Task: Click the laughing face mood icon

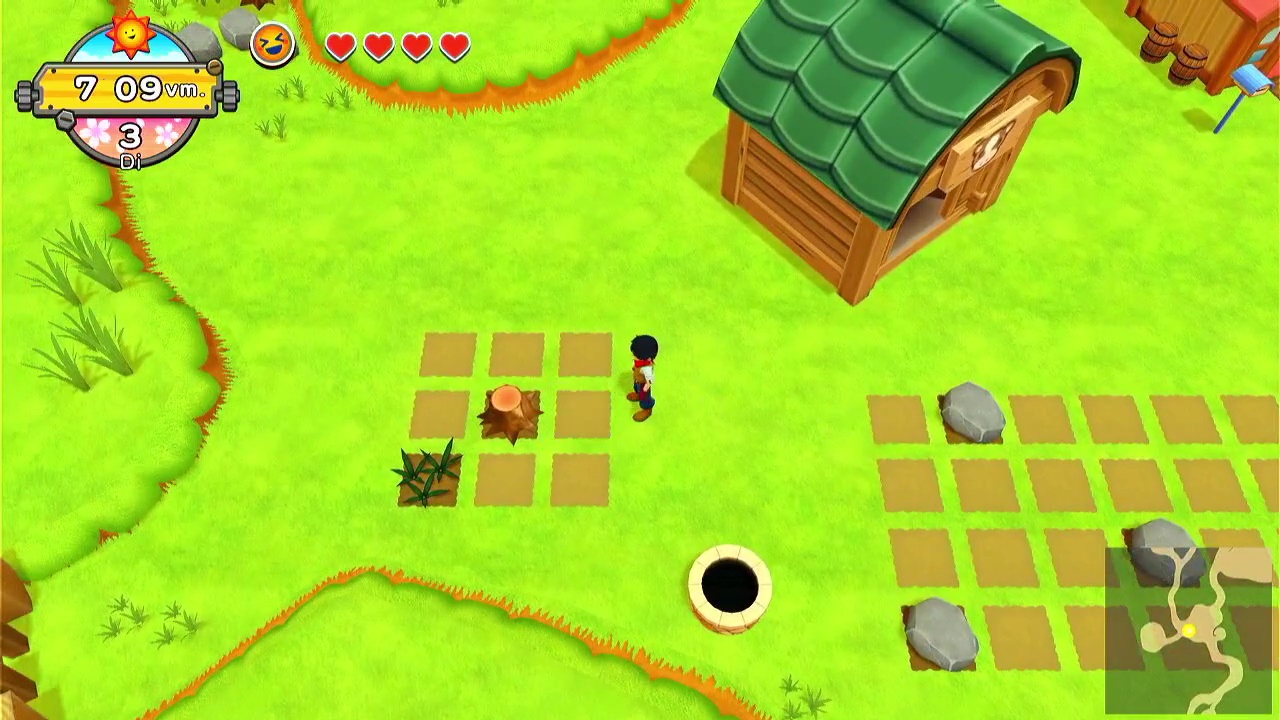Action: coord(272,44)
